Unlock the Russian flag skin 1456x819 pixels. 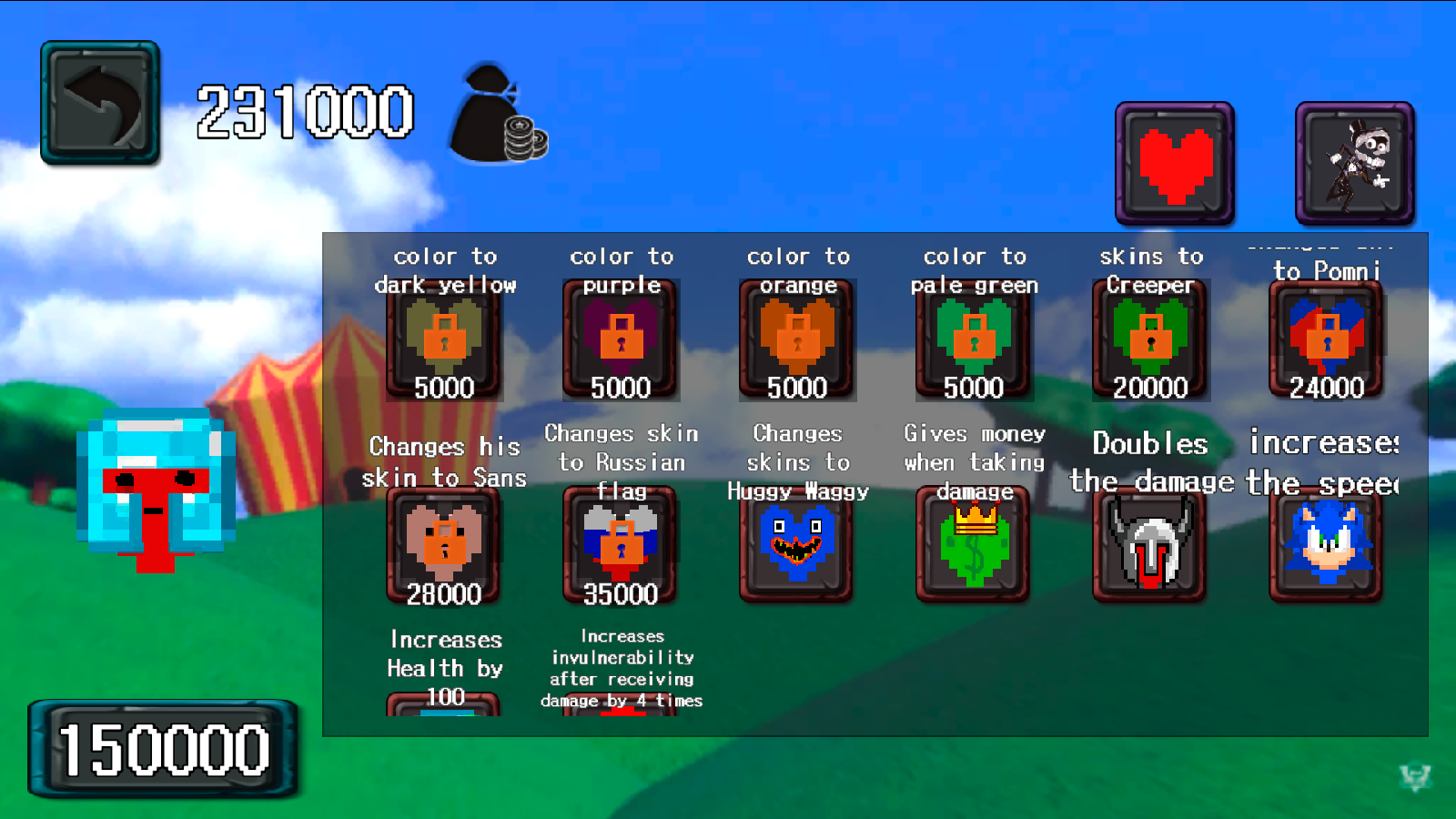(621, 544)
